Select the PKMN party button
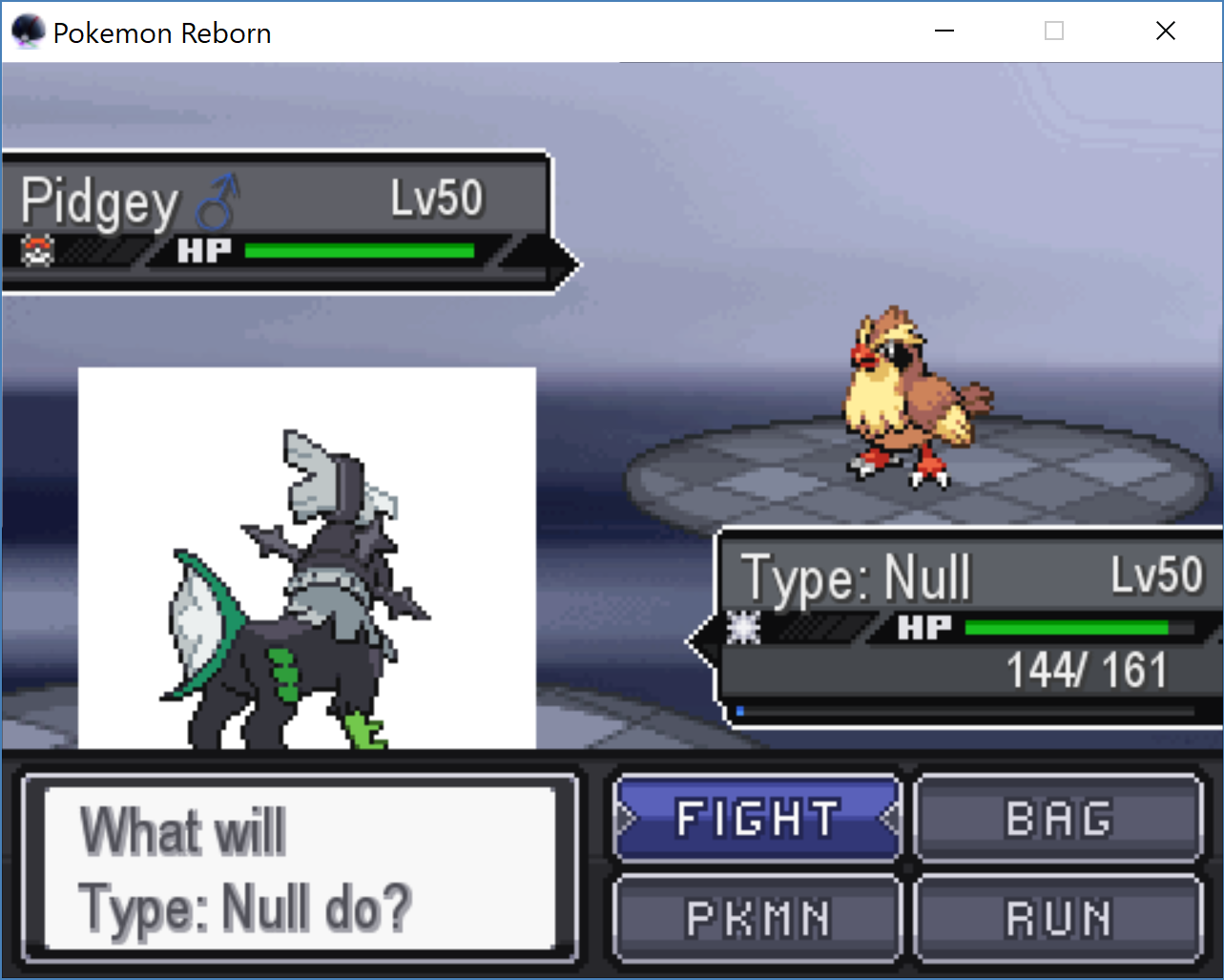The image size is (1224, 980). pyautogui.click(x=757, y=919)
